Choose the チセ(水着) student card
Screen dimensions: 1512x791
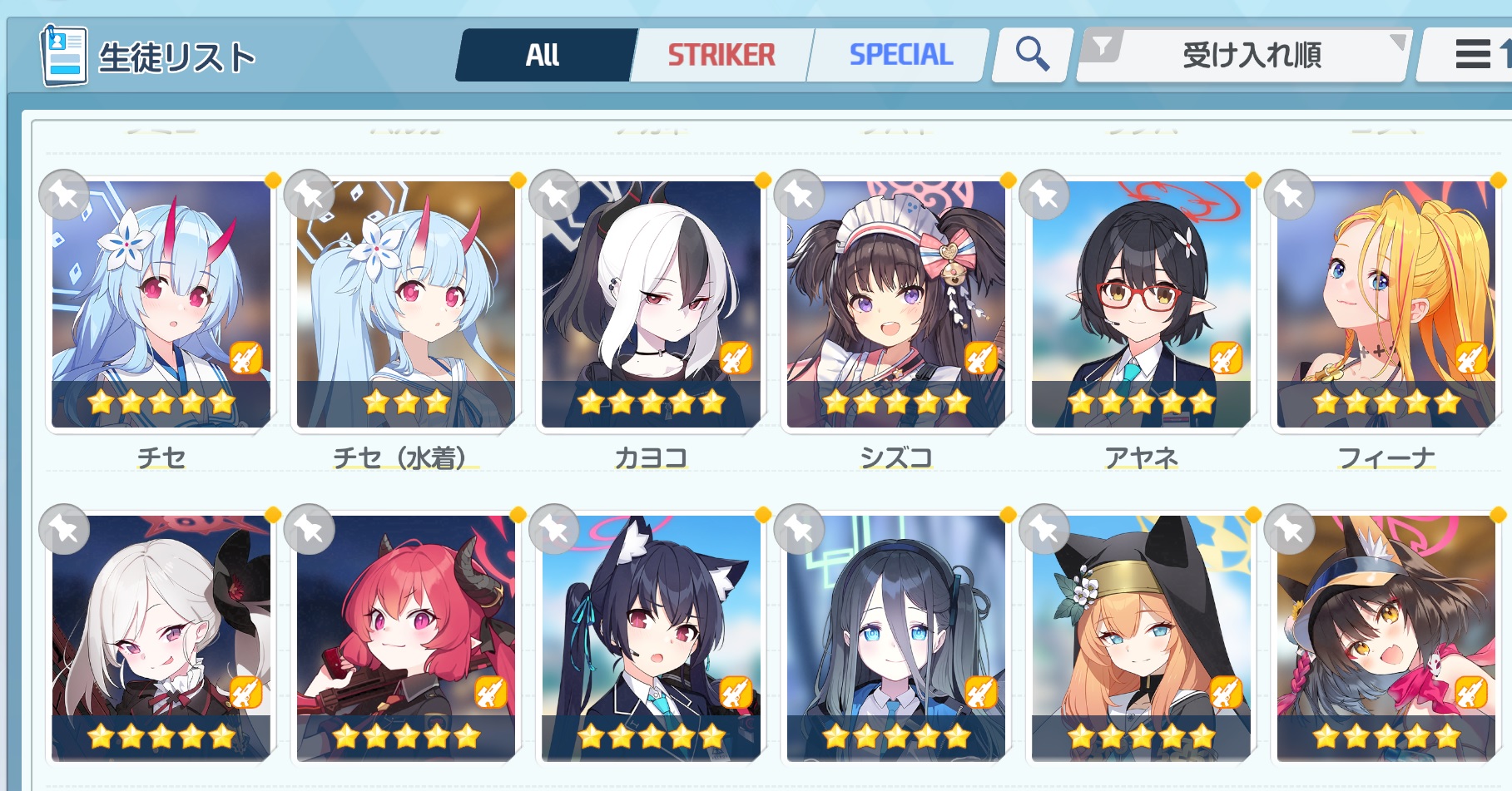coord(406,304)
